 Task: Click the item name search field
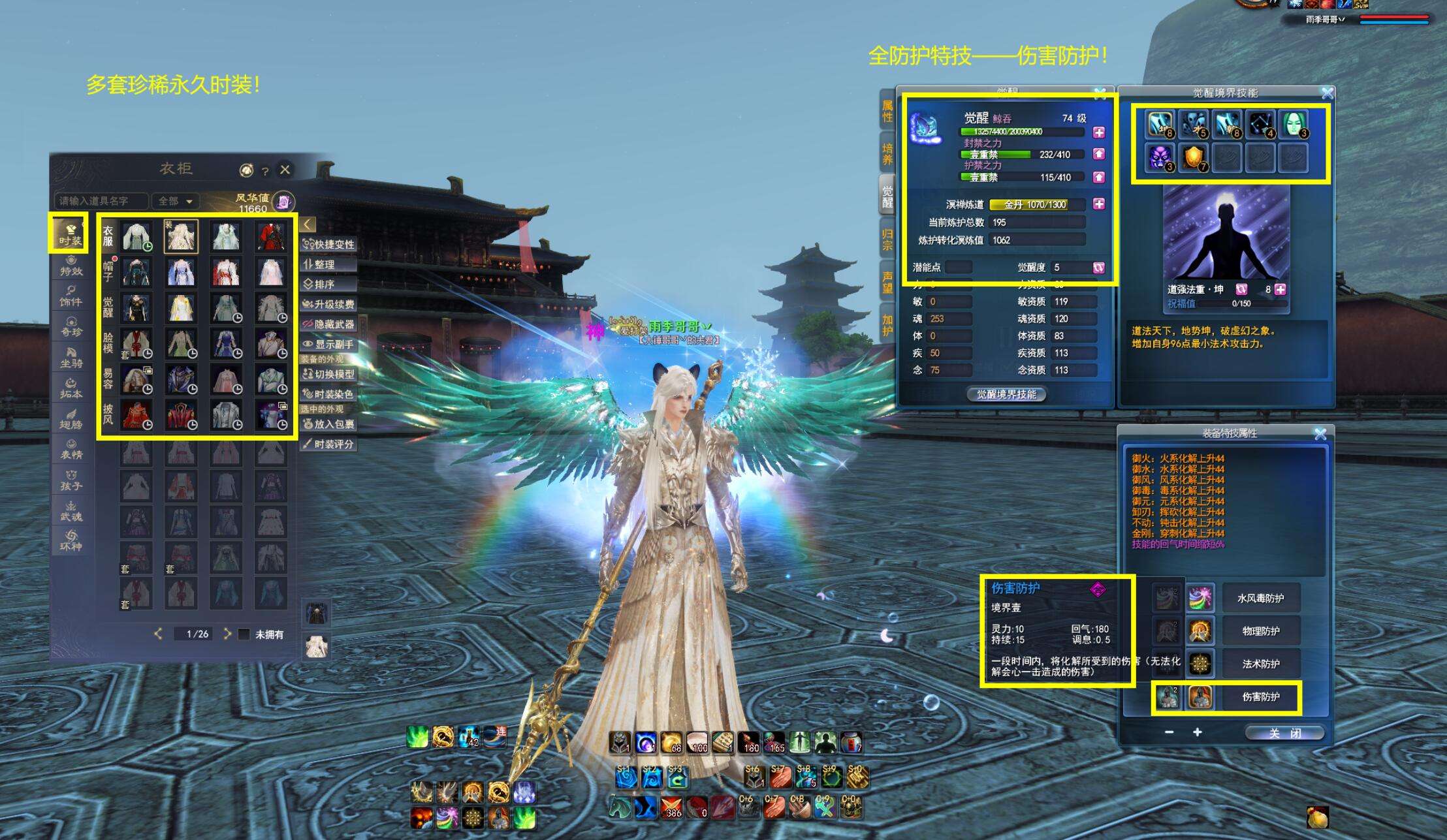(x=101, y=201)
